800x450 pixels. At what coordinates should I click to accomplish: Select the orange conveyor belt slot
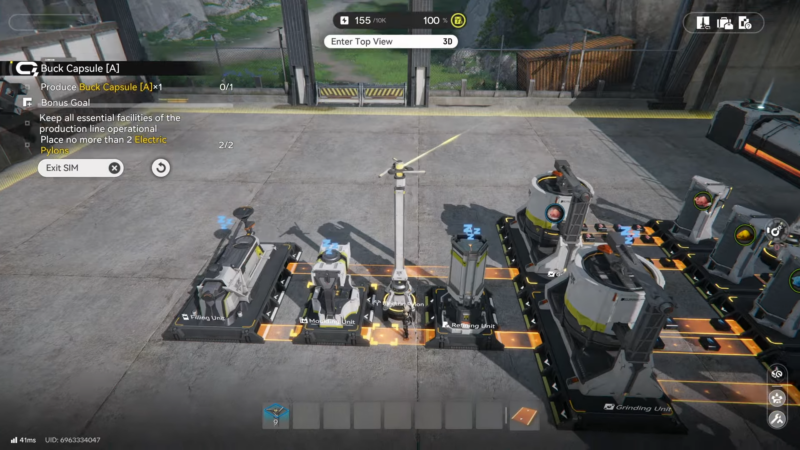tap(524, 415)
